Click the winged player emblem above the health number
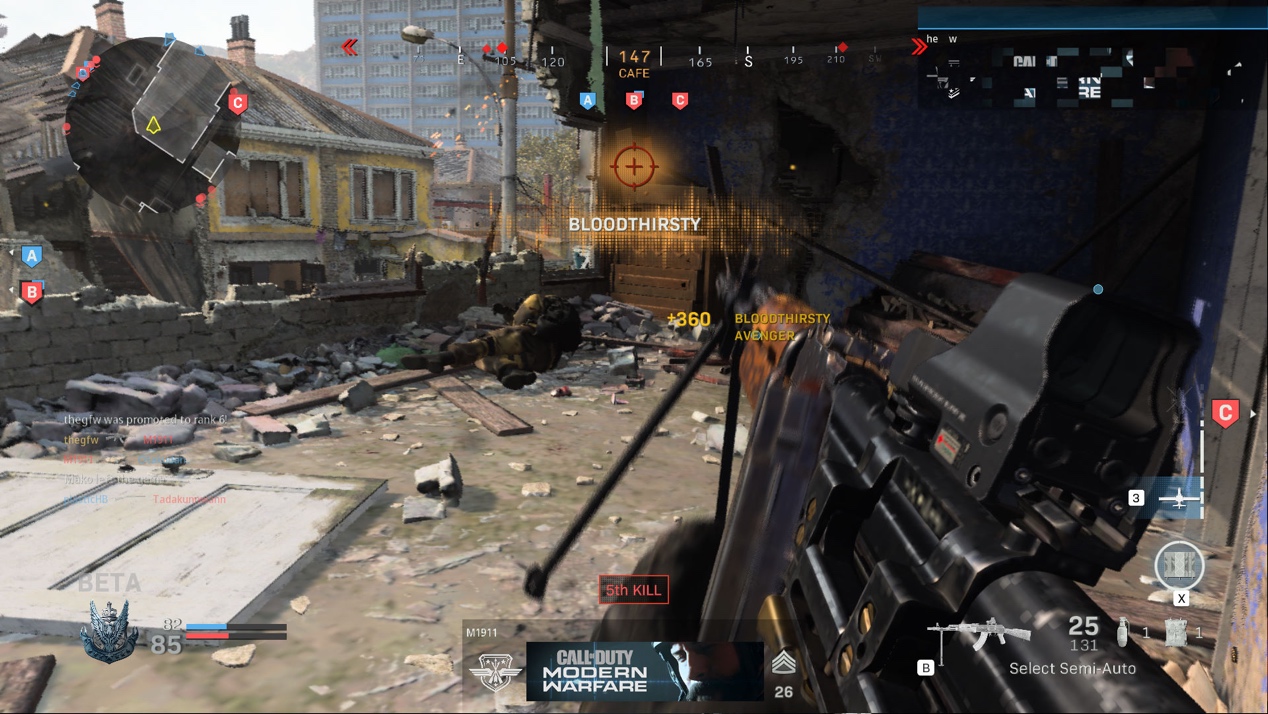This screenshot has height=714, width=1268. pyautogui.click(x=109, y=630)
